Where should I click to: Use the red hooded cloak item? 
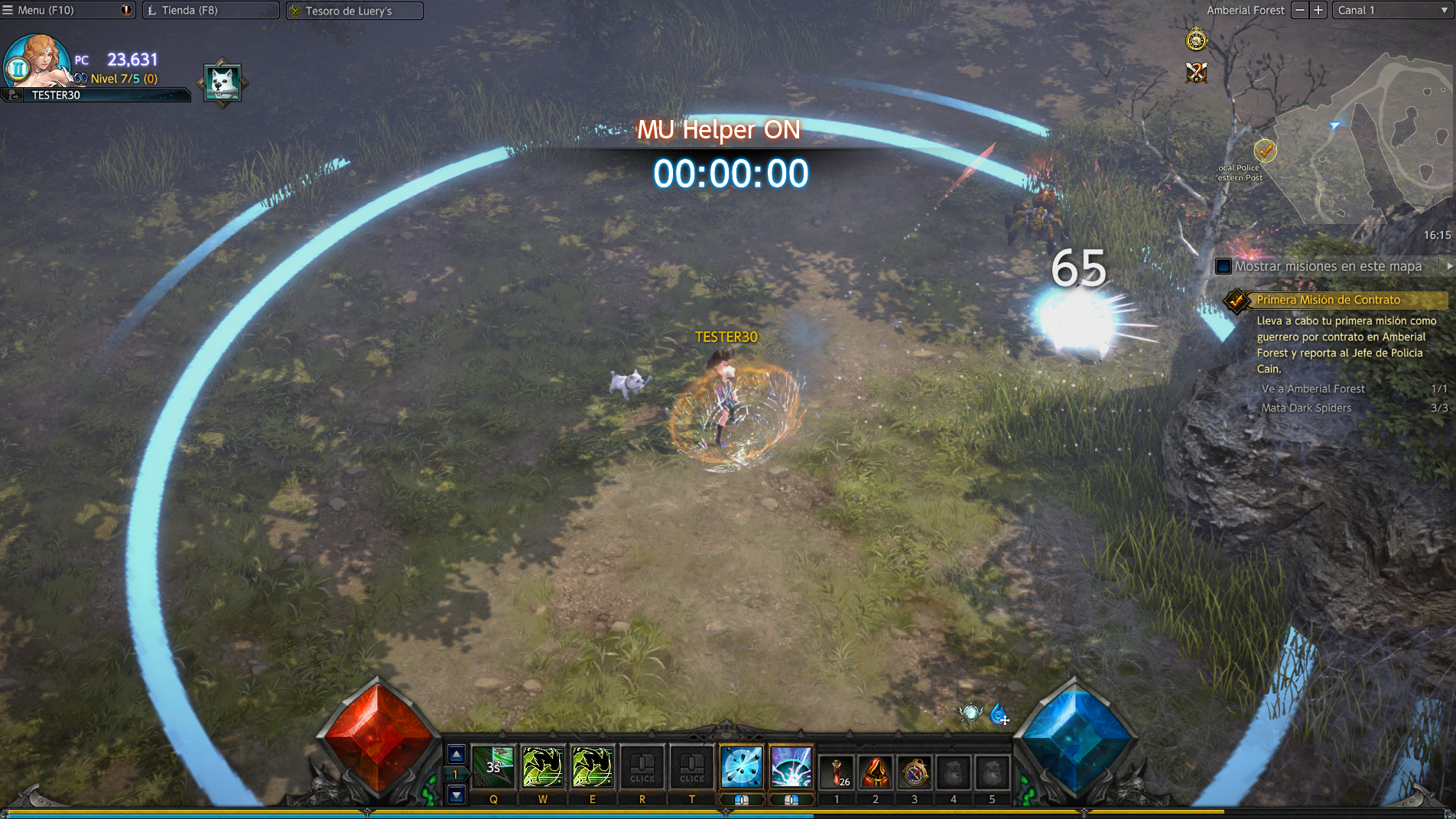point(876,771)
